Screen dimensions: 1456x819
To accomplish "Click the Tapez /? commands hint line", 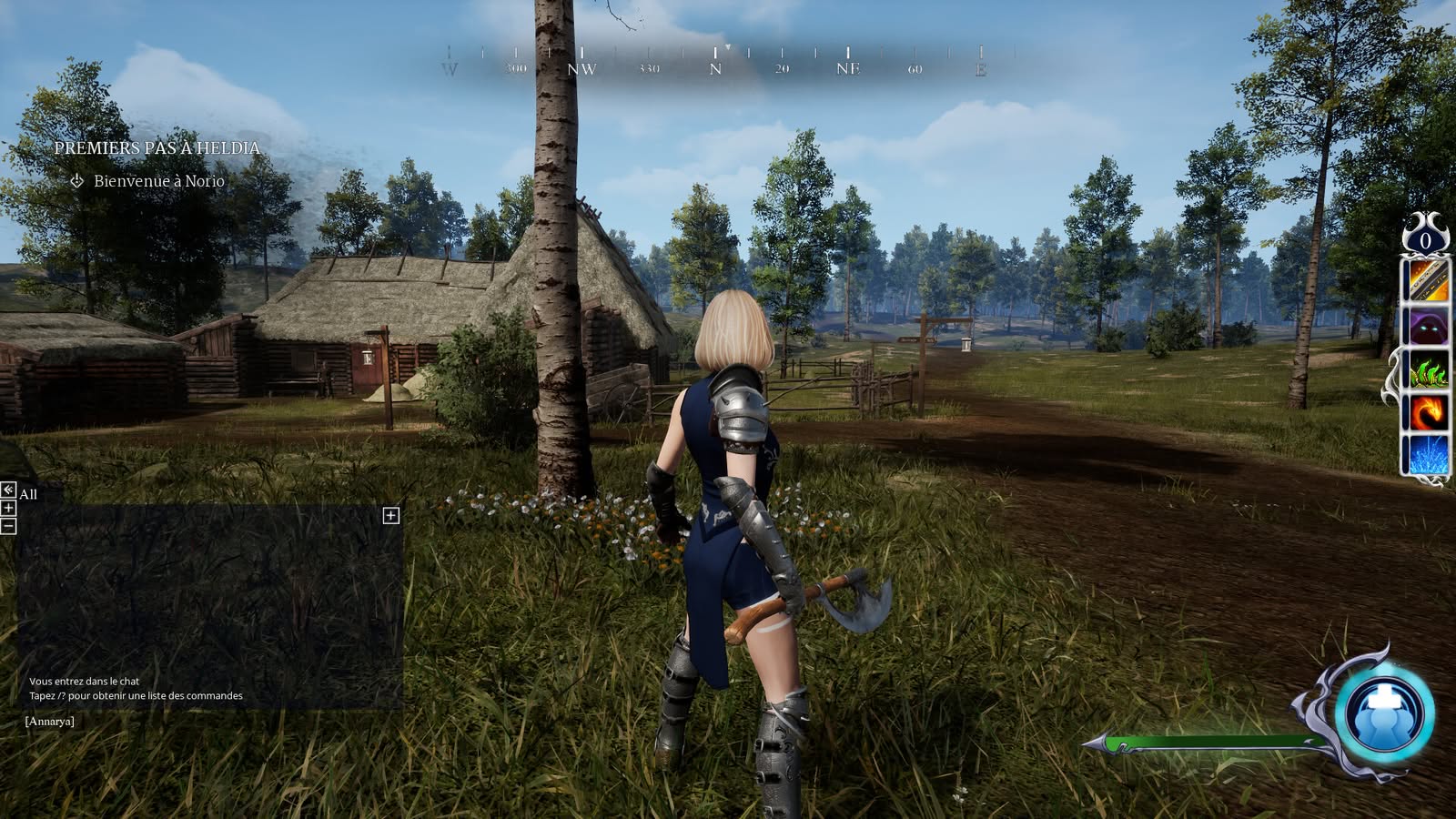I will pyautogui.click(x=135, y=697).
